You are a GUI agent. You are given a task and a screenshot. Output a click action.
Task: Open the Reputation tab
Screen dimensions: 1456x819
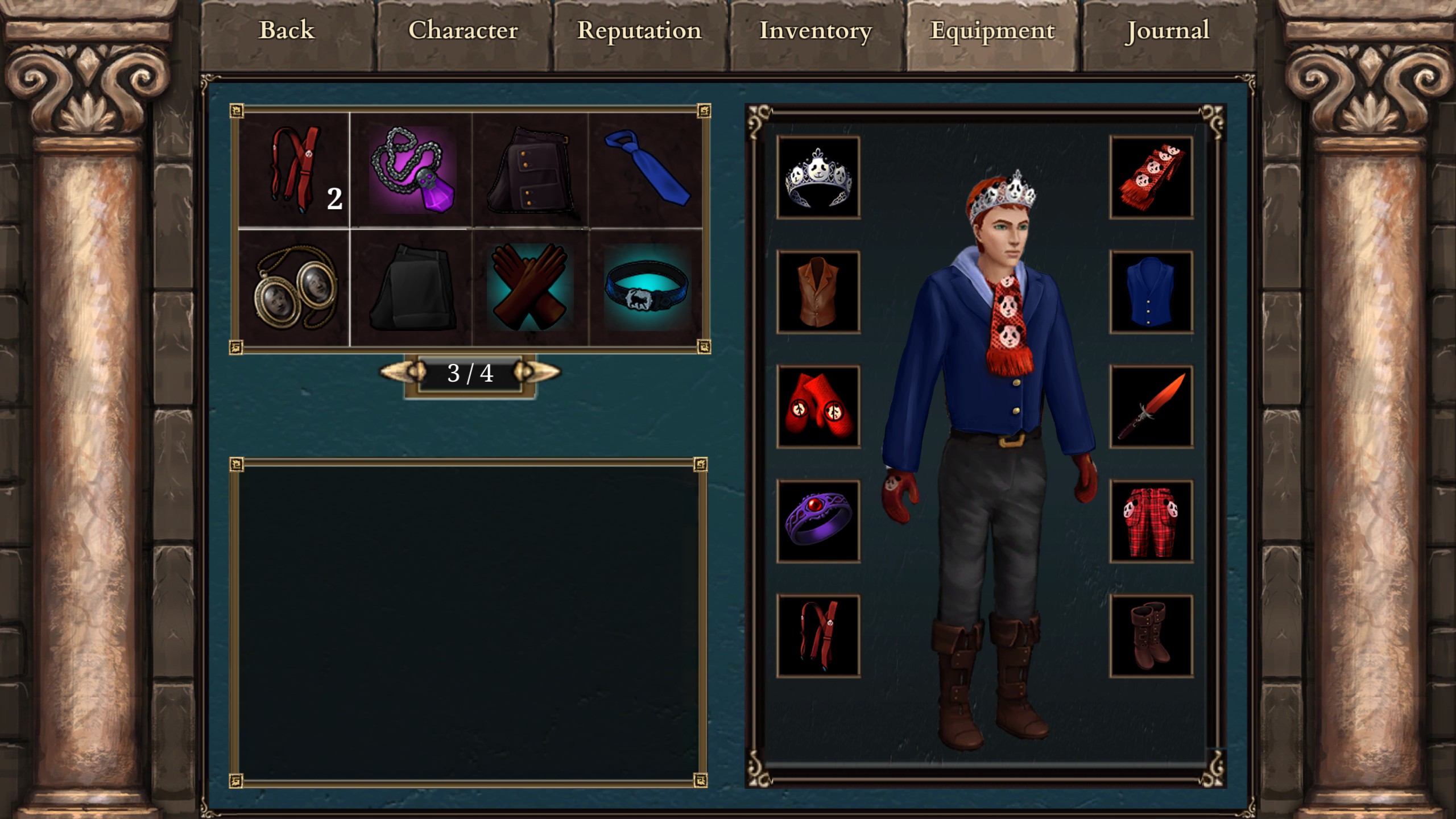639,31
